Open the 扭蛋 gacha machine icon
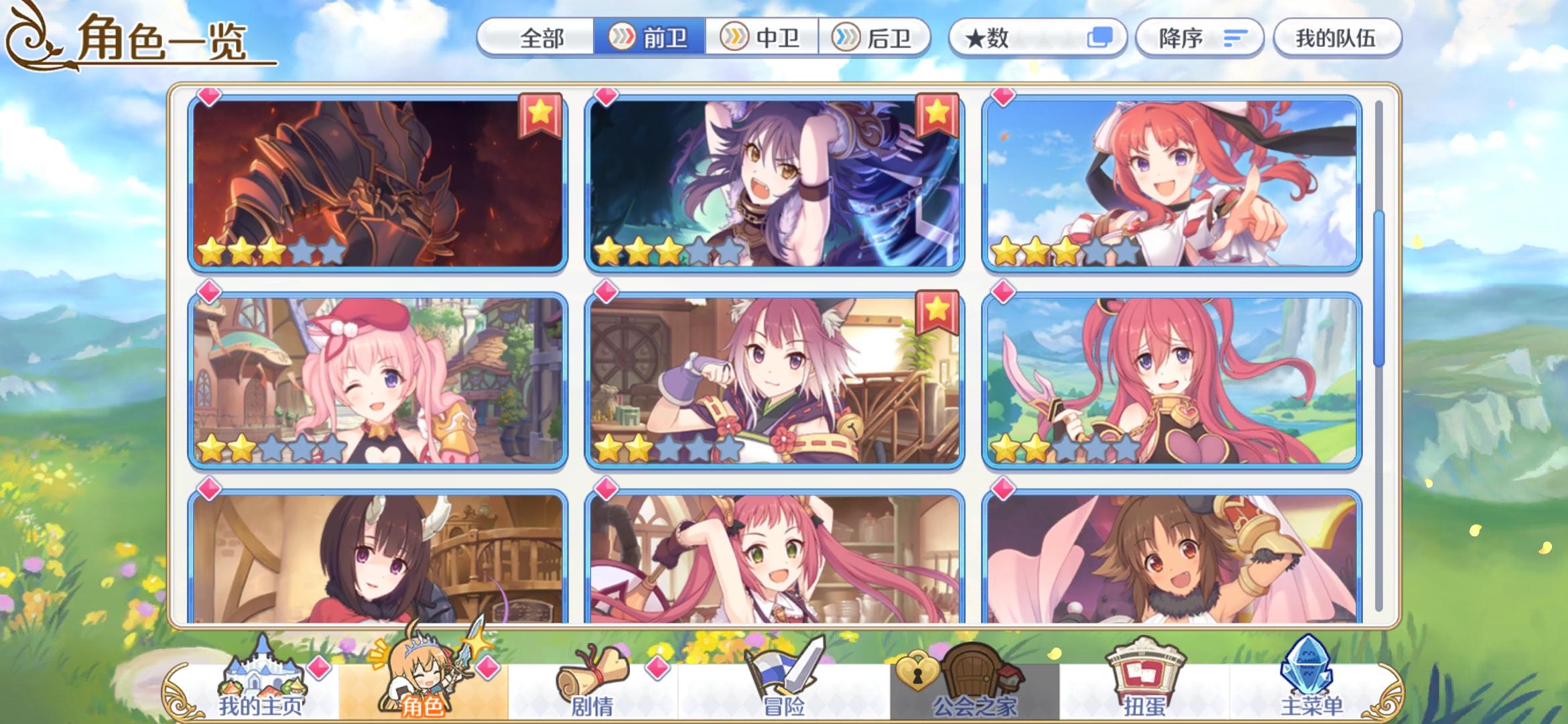1568x724 pixels. point(1146,684)
